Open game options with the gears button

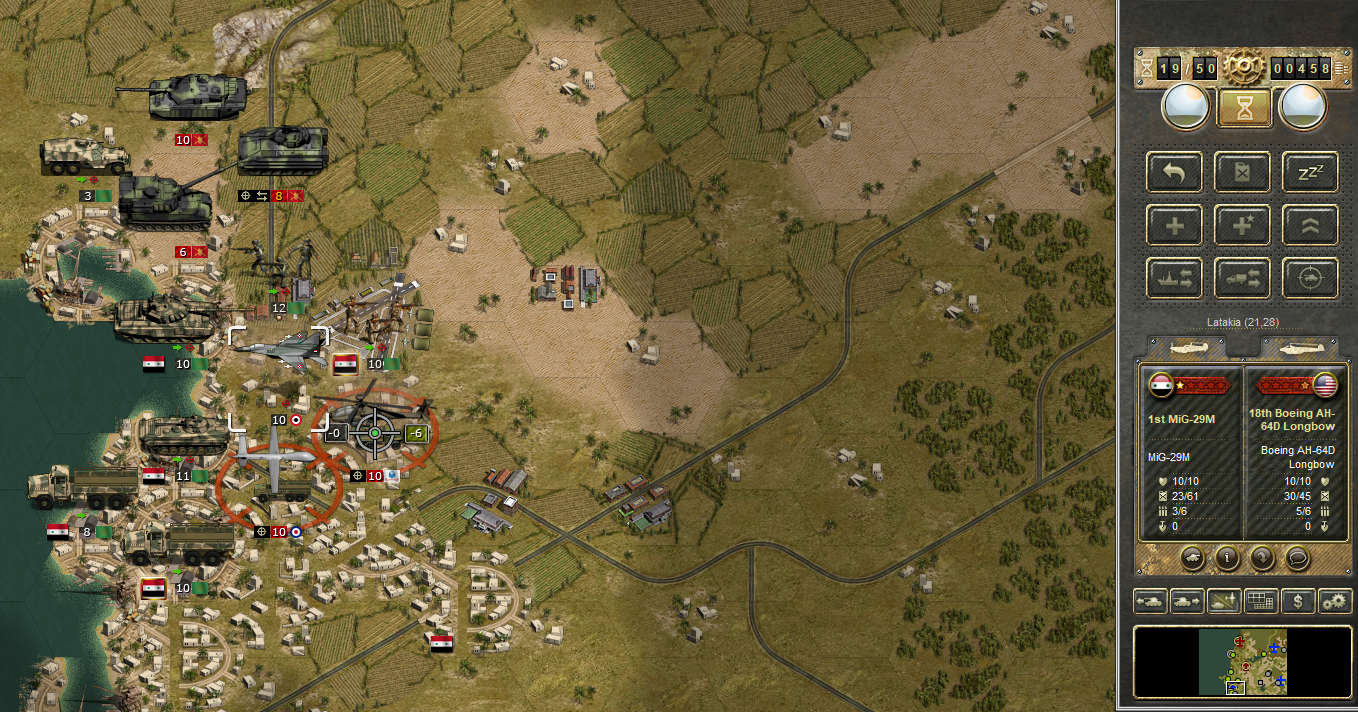point(1334,601)
